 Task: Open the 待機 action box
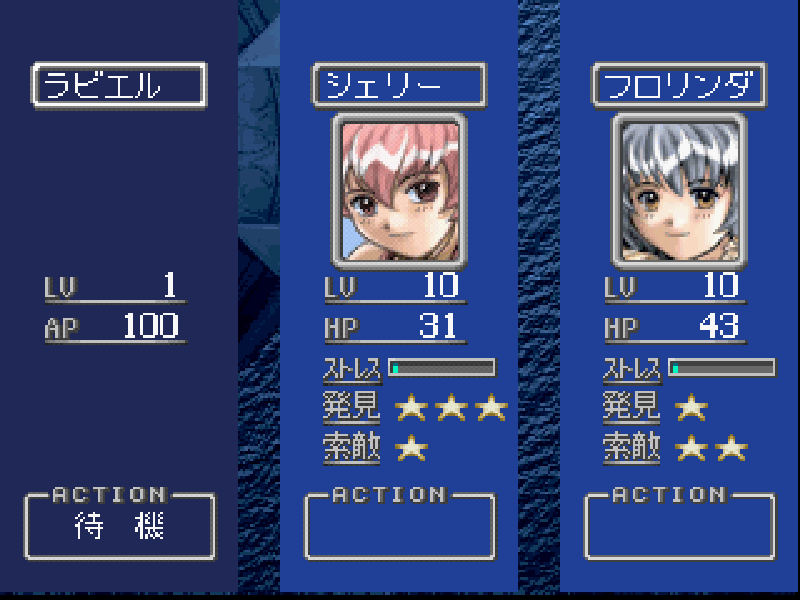click(x=119, y=527)
